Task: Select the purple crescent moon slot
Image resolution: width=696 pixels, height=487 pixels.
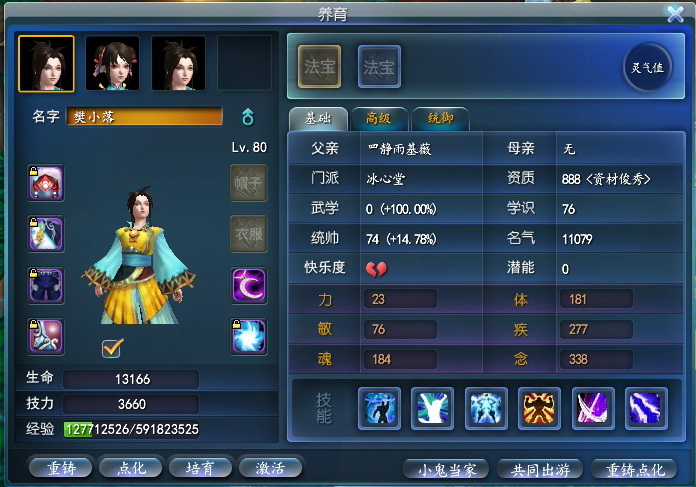Action: coord(248,285)
